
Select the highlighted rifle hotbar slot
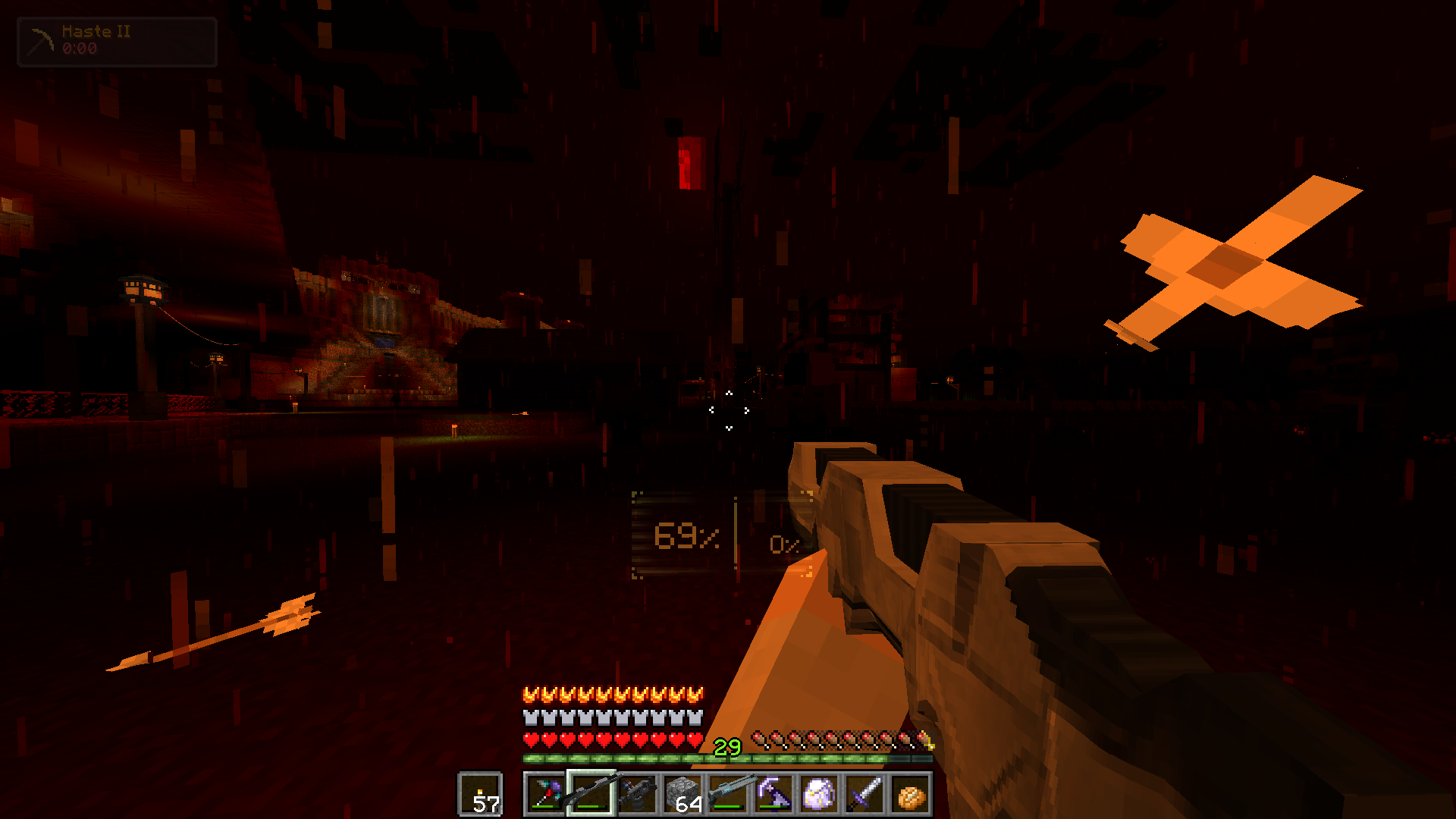click(591, 795)
